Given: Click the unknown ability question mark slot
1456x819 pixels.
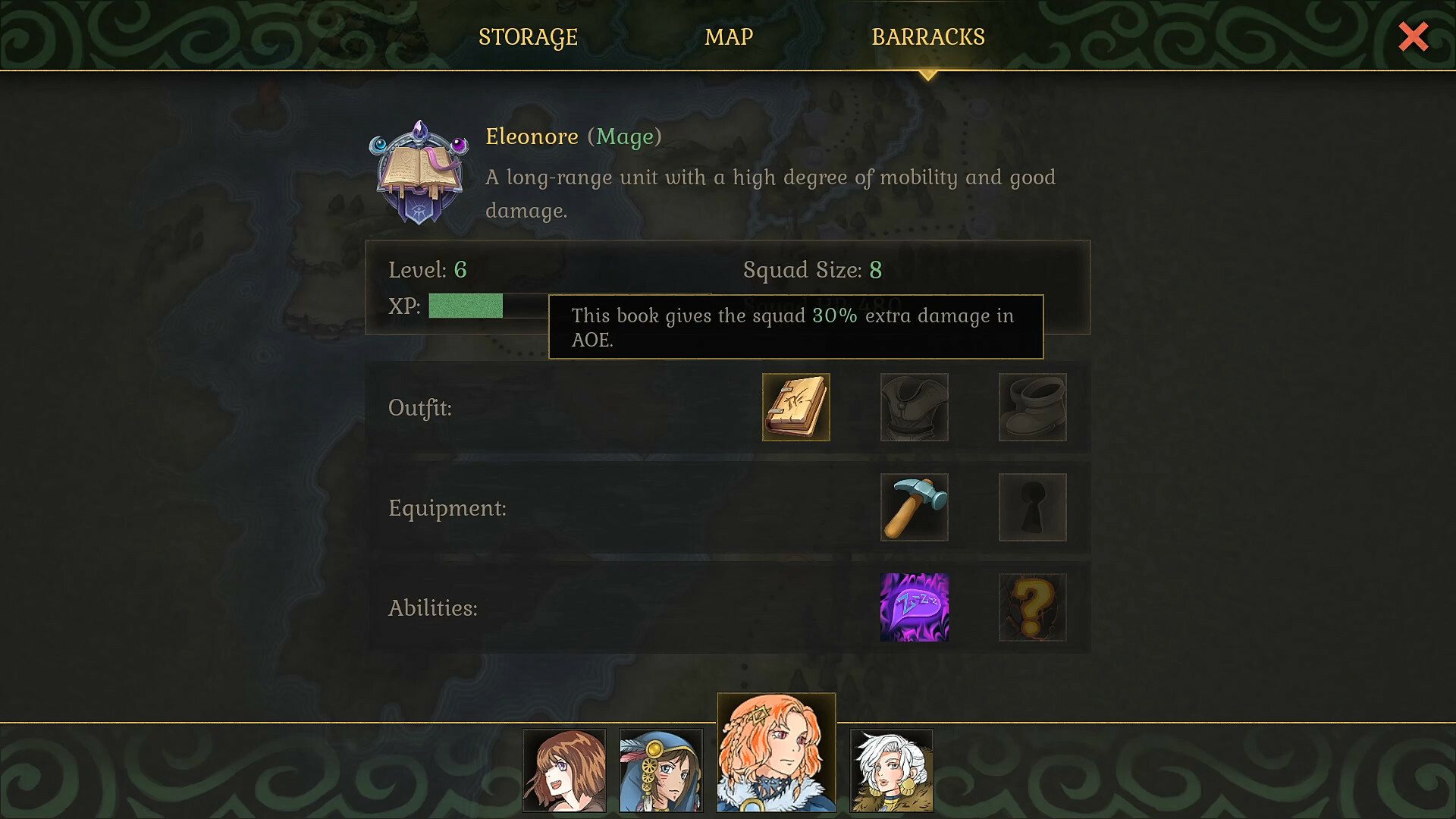Looking at the screenshot, I should click(1032, 607).
